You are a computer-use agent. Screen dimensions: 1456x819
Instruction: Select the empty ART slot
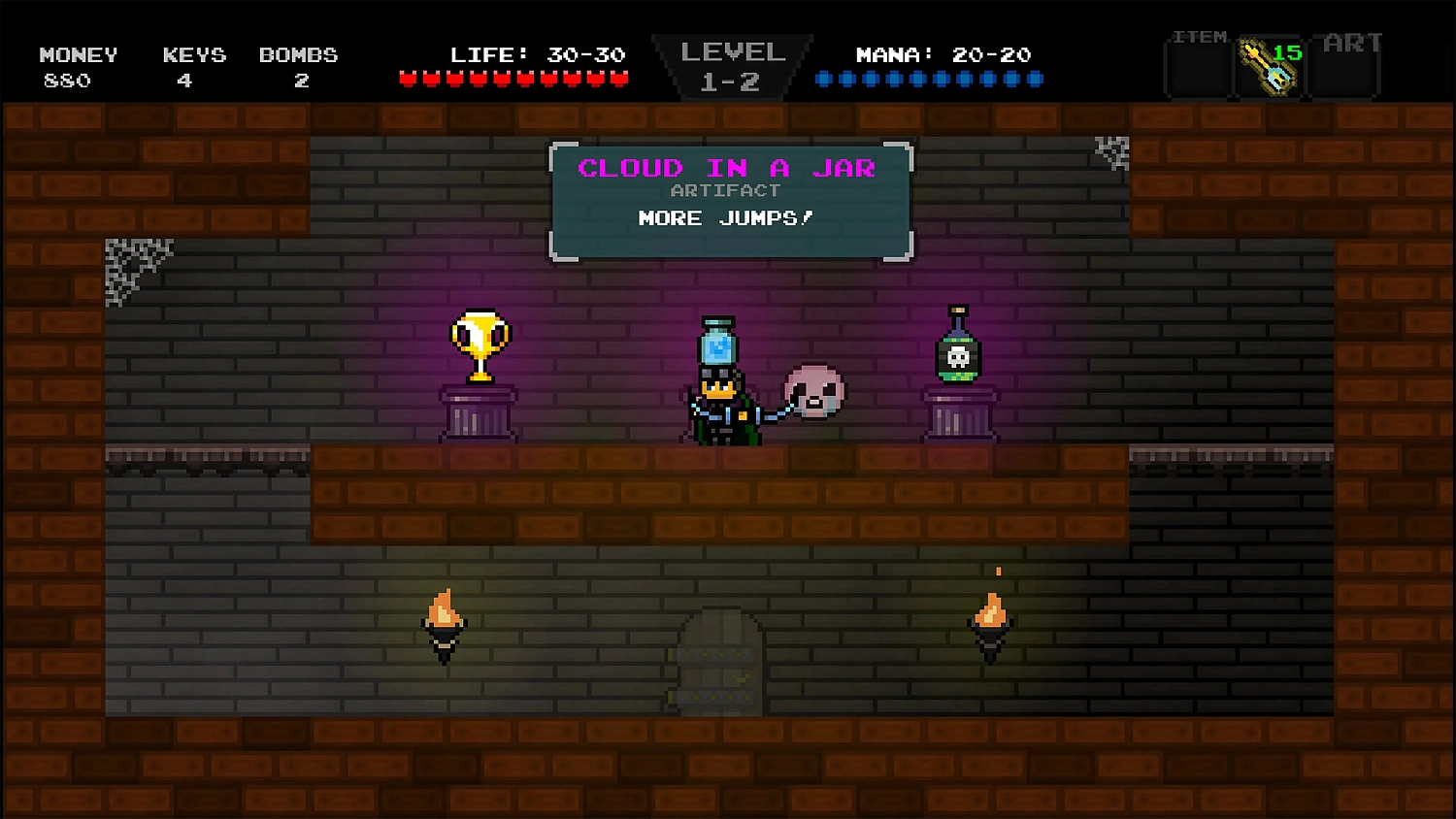coord(1344,68)
